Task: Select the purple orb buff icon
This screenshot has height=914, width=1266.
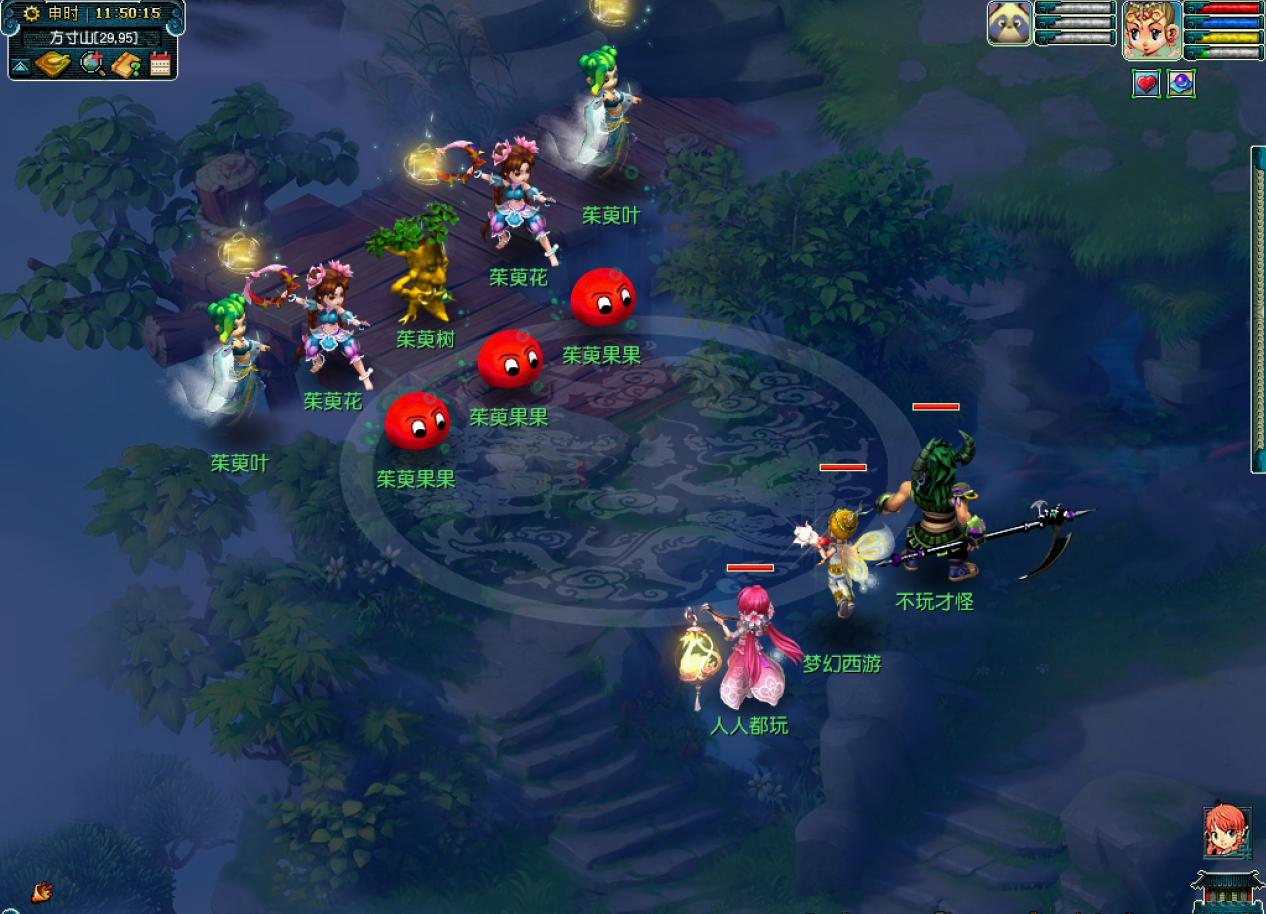Action: point(1181,84)
